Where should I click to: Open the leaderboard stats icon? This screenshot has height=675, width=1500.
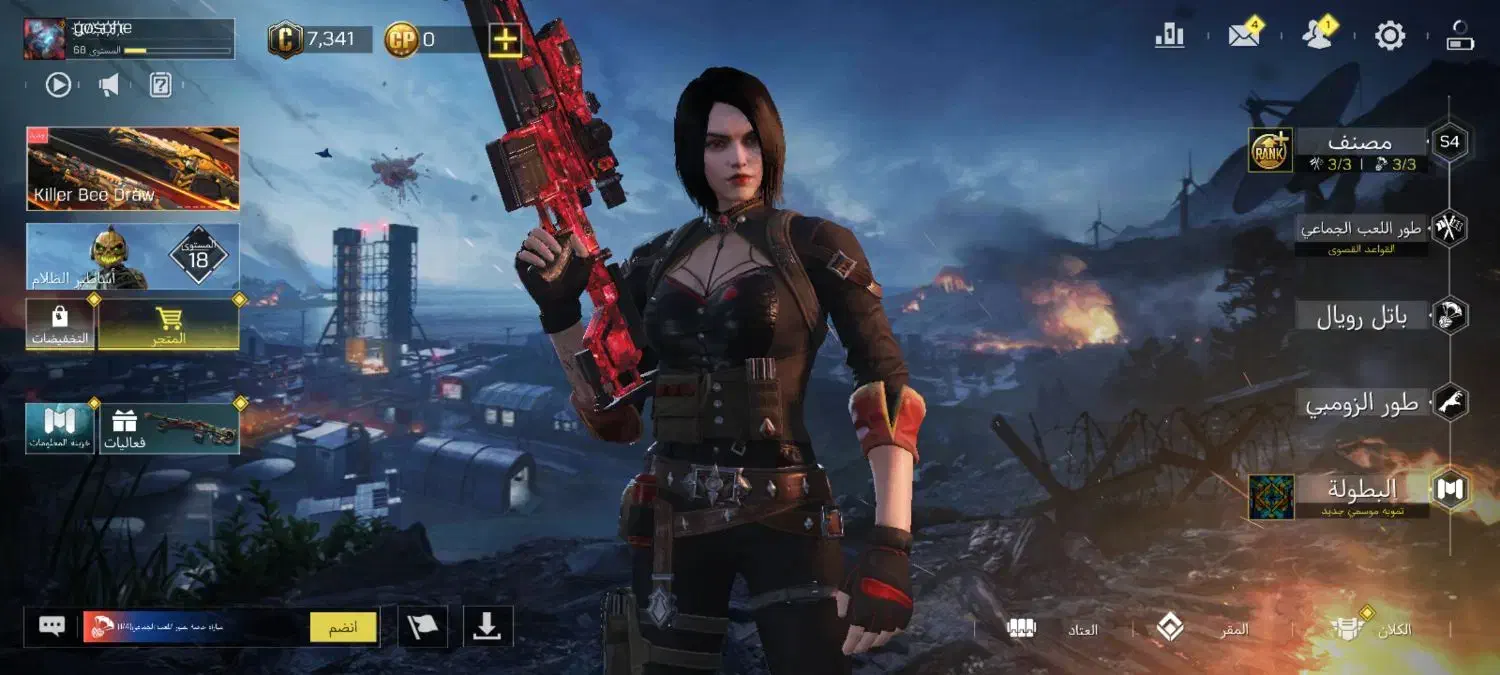(x=1169, y=36)
